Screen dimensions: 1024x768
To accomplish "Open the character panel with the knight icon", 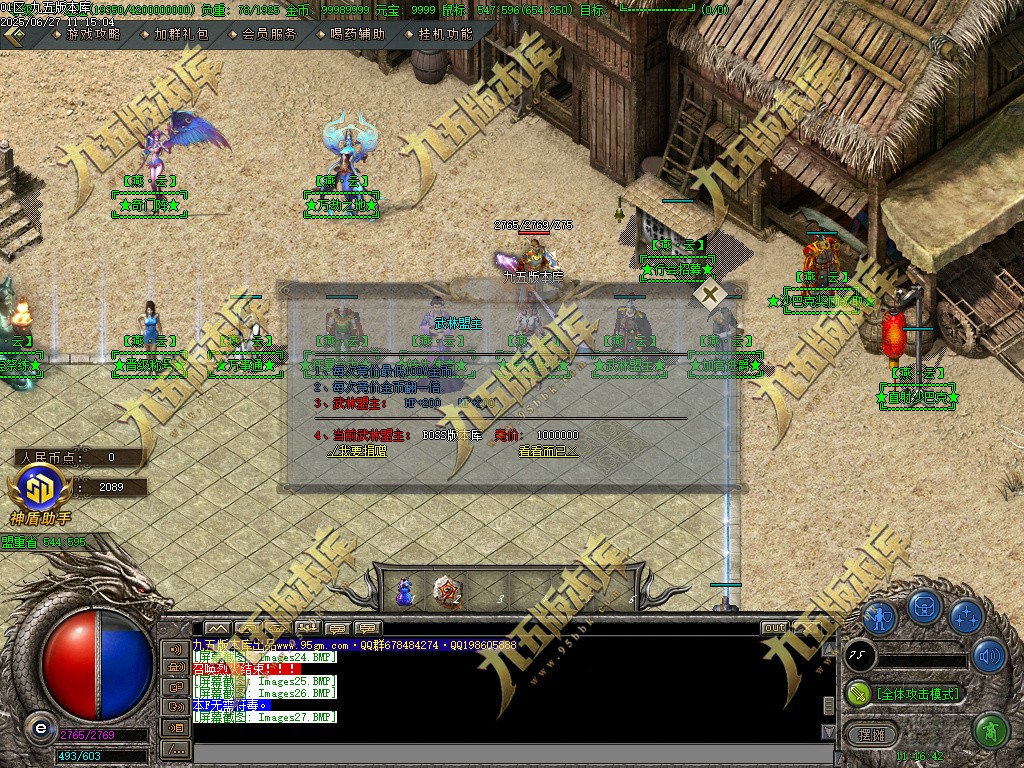I will pos(880,617).
